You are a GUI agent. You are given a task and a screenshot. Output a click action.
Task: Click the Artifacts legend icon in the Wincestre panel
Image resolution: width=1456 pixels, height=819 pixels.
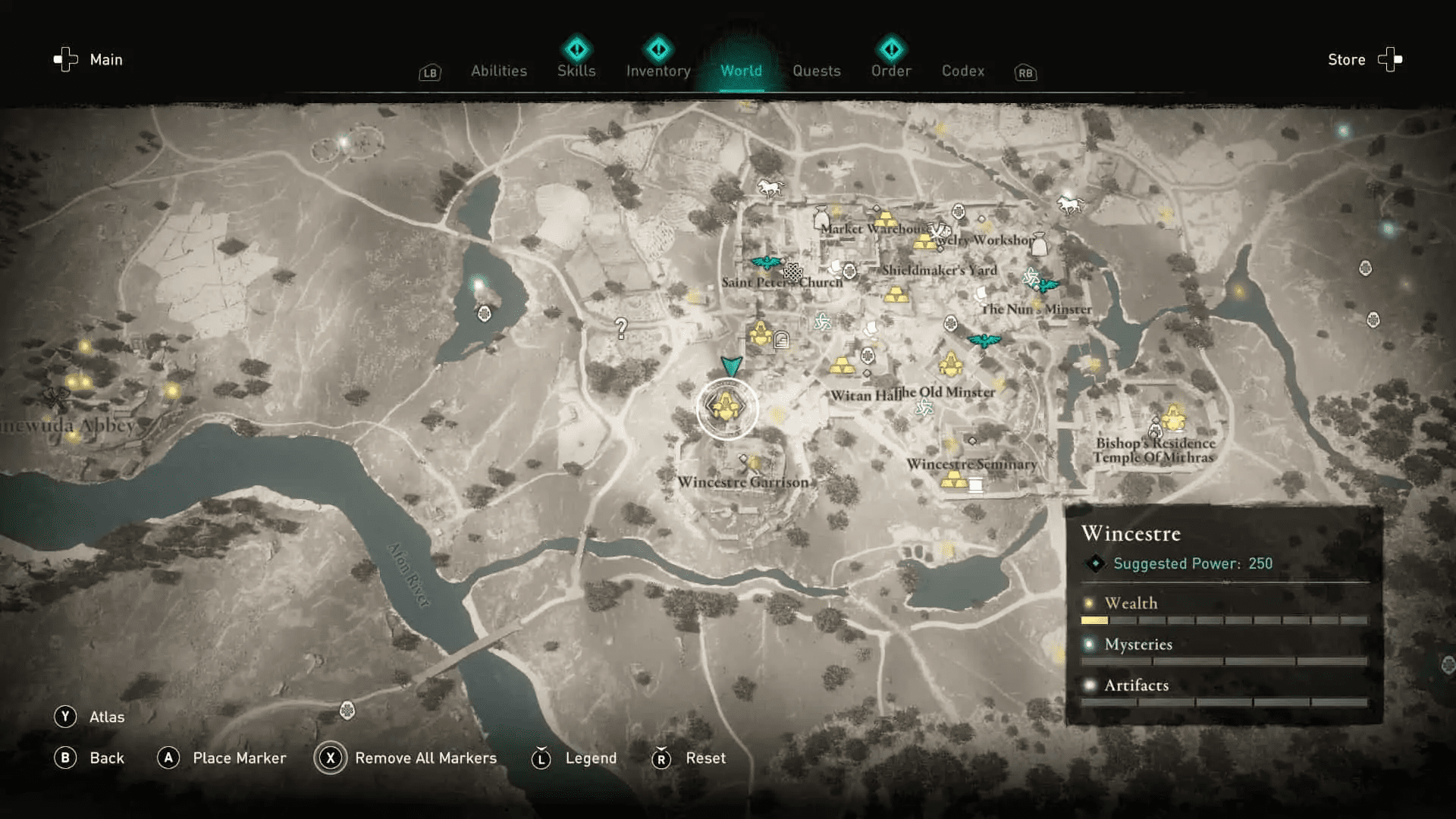pyautogui.click(x=1090, y=685)
